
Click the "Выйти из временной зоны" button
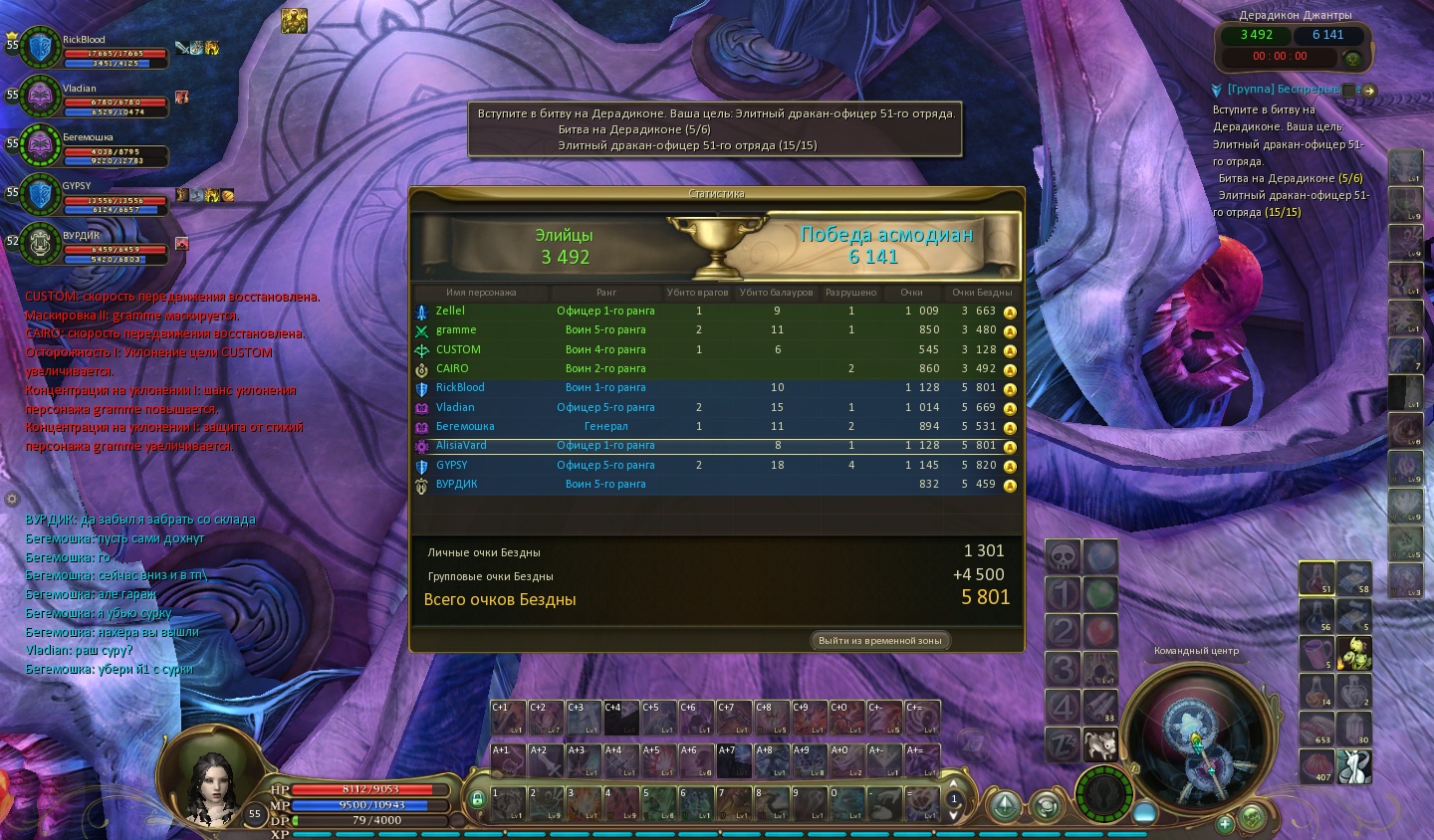879,640
